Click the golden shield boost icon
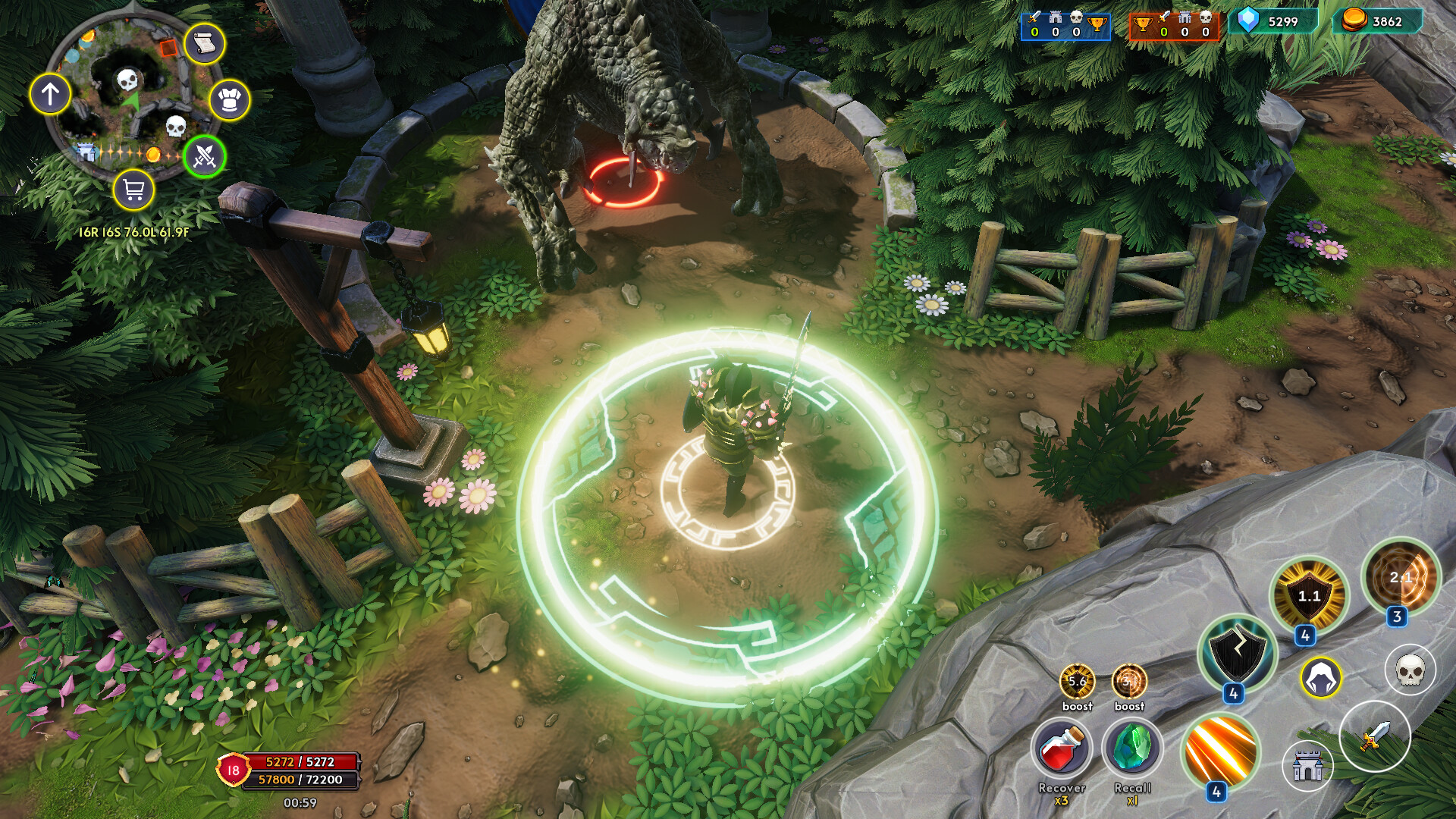The height and width of the screenshot is (819, 1456). point(1077,681)
